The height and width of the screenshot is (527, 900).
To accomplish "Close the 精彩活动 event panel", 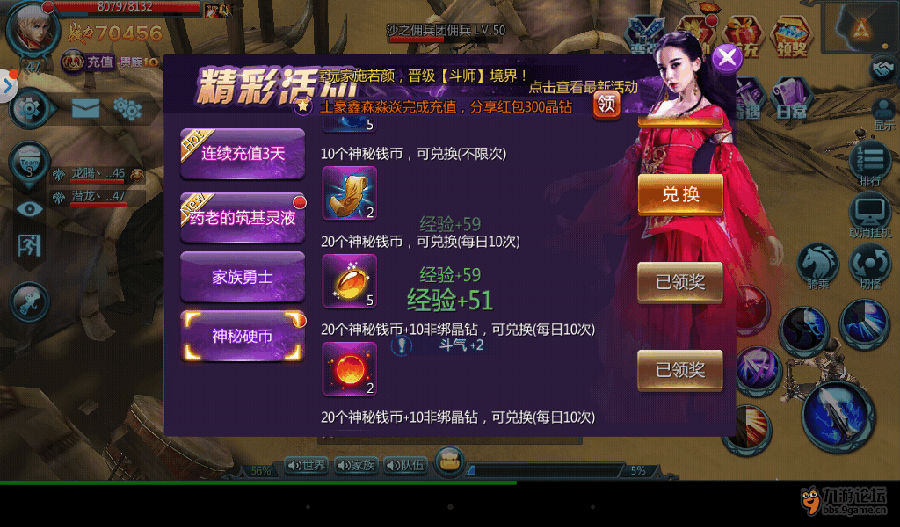I will [x=727, y=56].
